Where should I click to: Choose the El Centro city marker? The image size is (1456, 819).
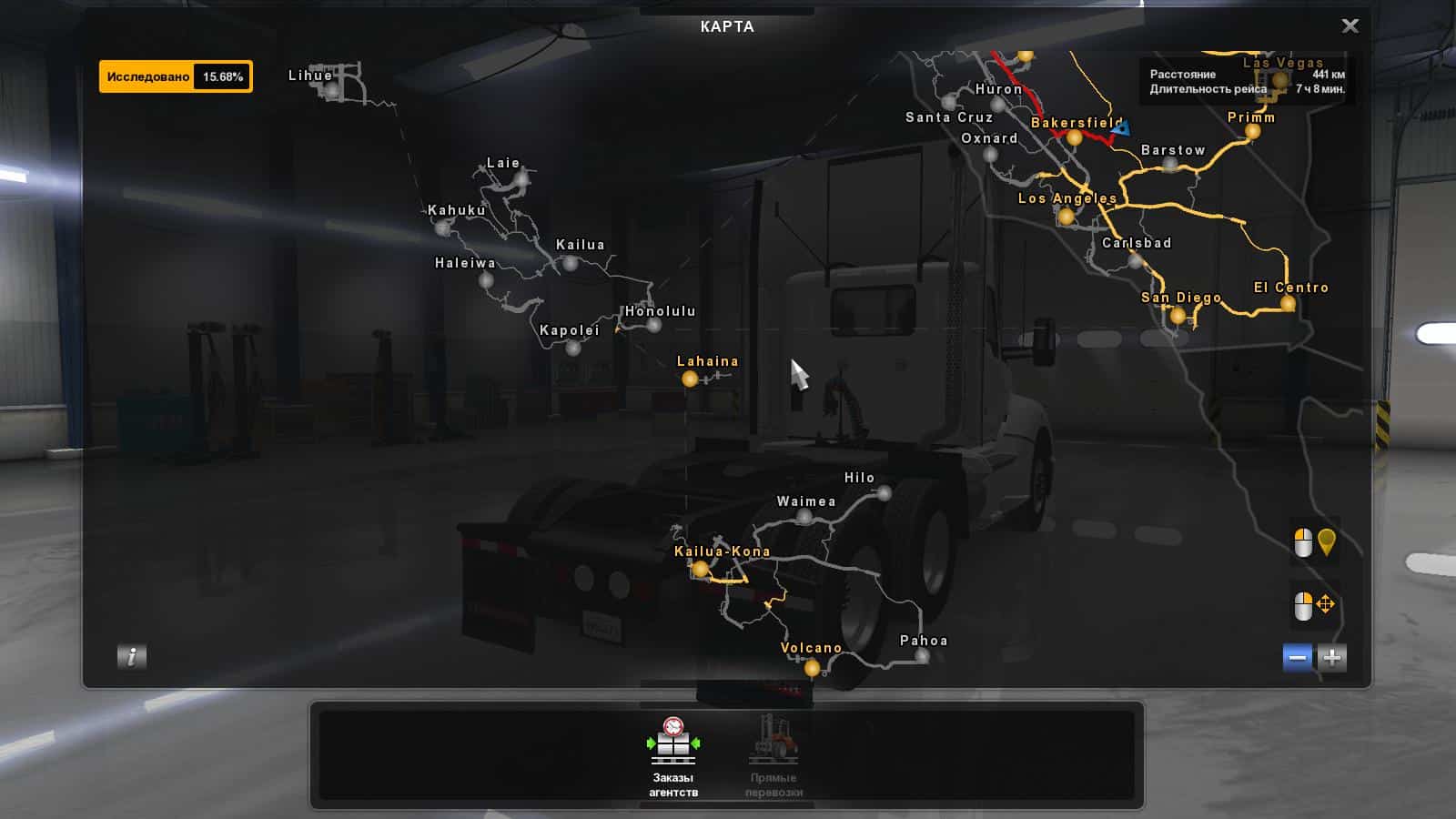pyautogui.click(x=1288, y=304)
